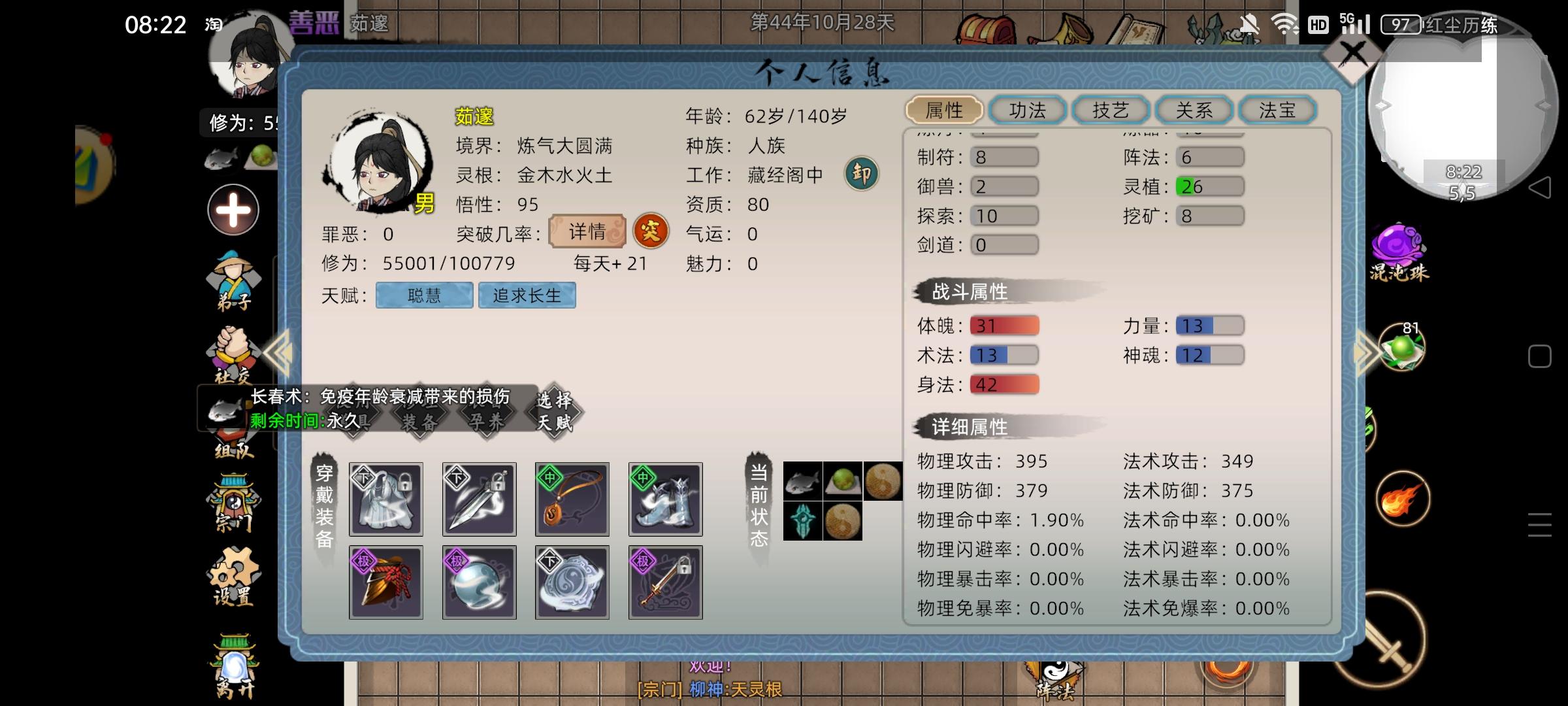1568x706 pixels.
Task: Select the 聪慧 talent toggle
Action: 423,295
